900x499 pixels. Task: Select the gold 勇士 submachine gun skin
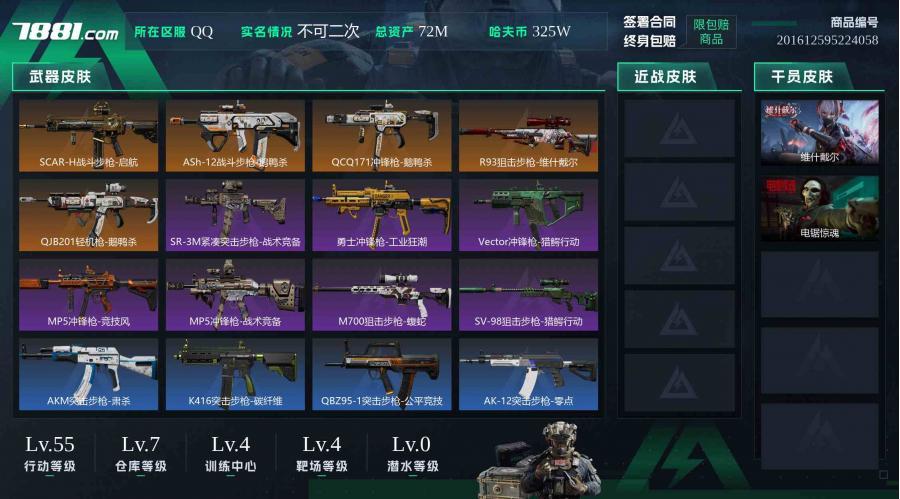pyautogui.click(x=382, y=215)
